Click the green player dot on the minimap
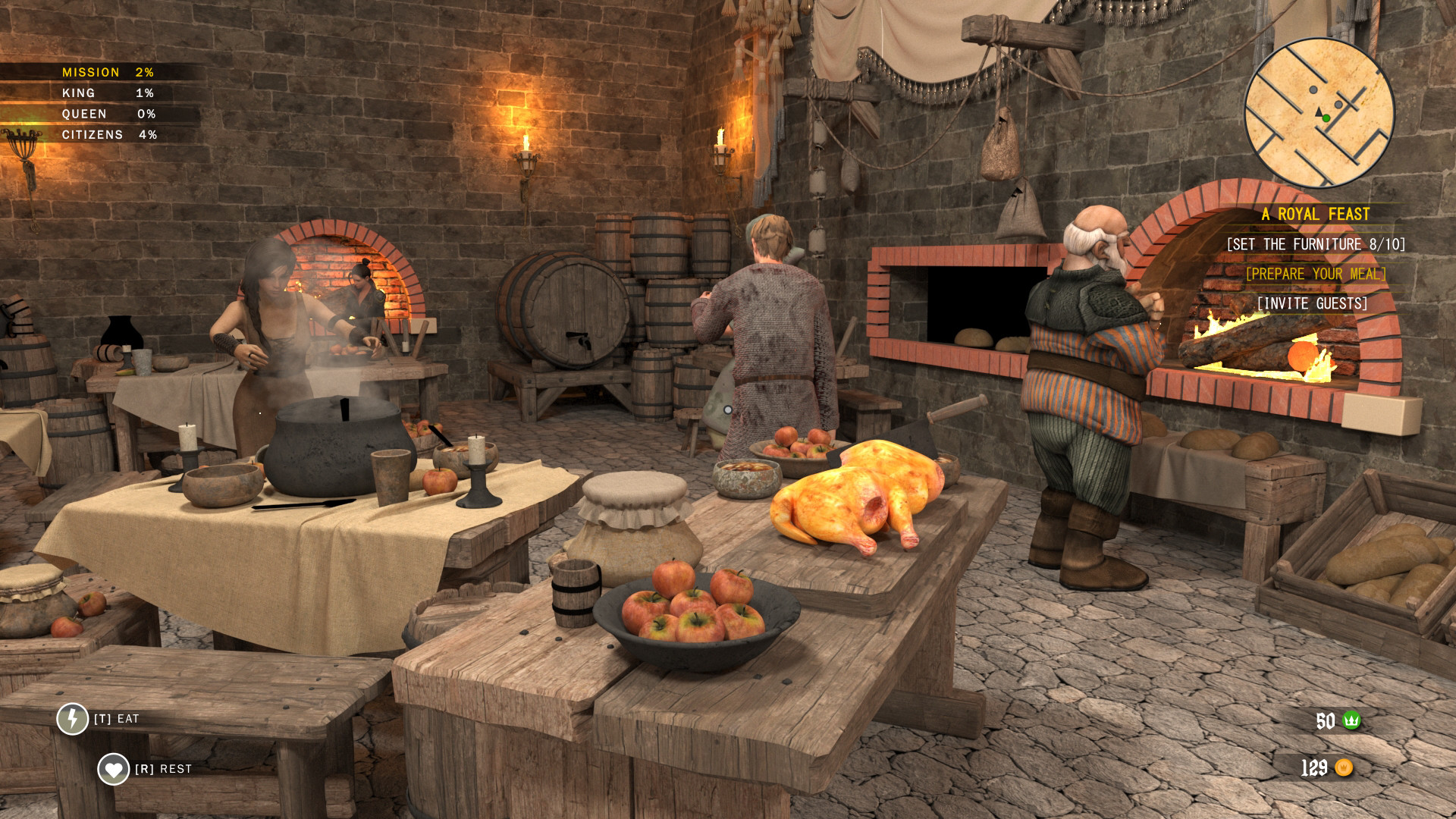 (1326, 118)
